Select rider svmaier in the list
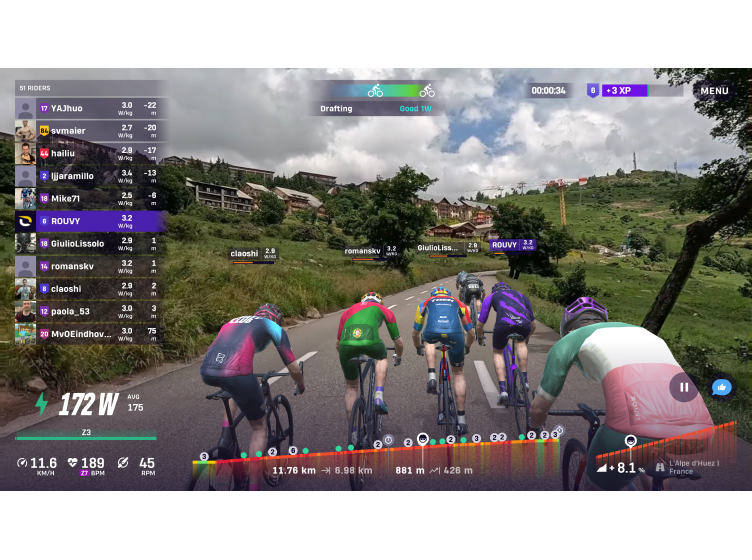Viewport: 752px width, 560px height. 88,130
